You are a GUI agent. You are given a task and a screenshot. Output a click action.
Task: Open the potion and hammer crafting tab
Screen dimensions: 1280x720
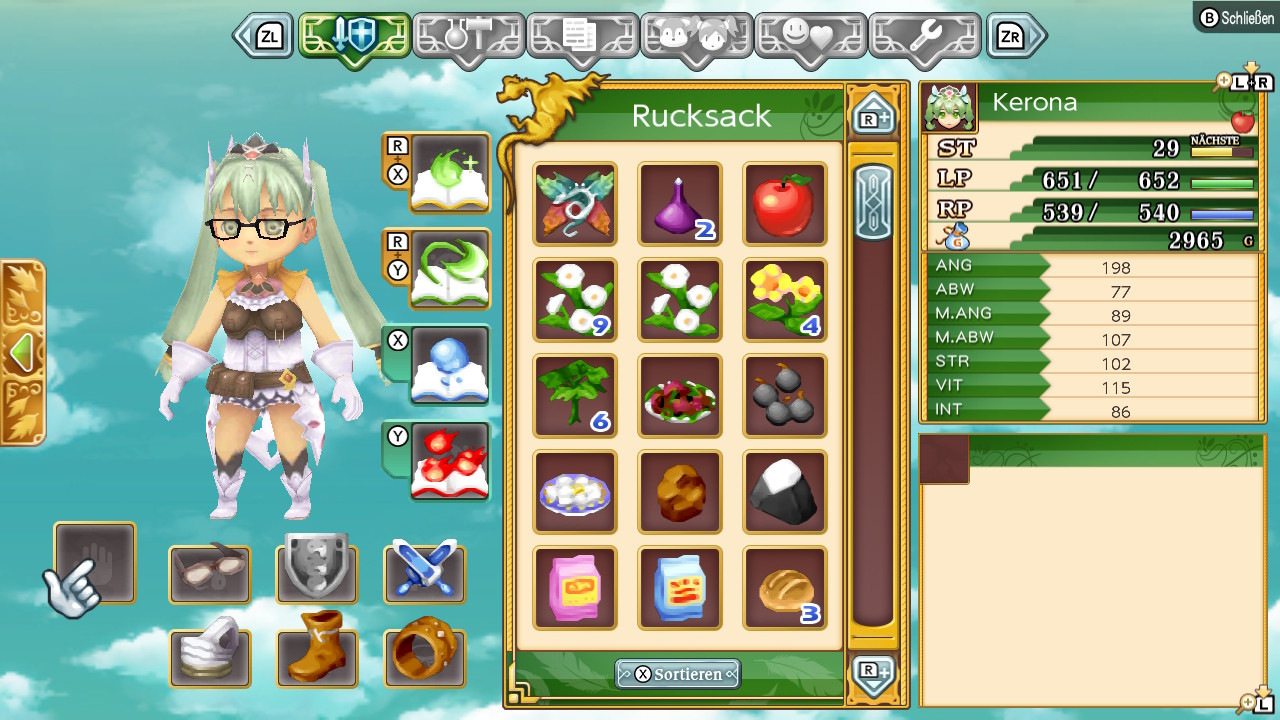468,39
